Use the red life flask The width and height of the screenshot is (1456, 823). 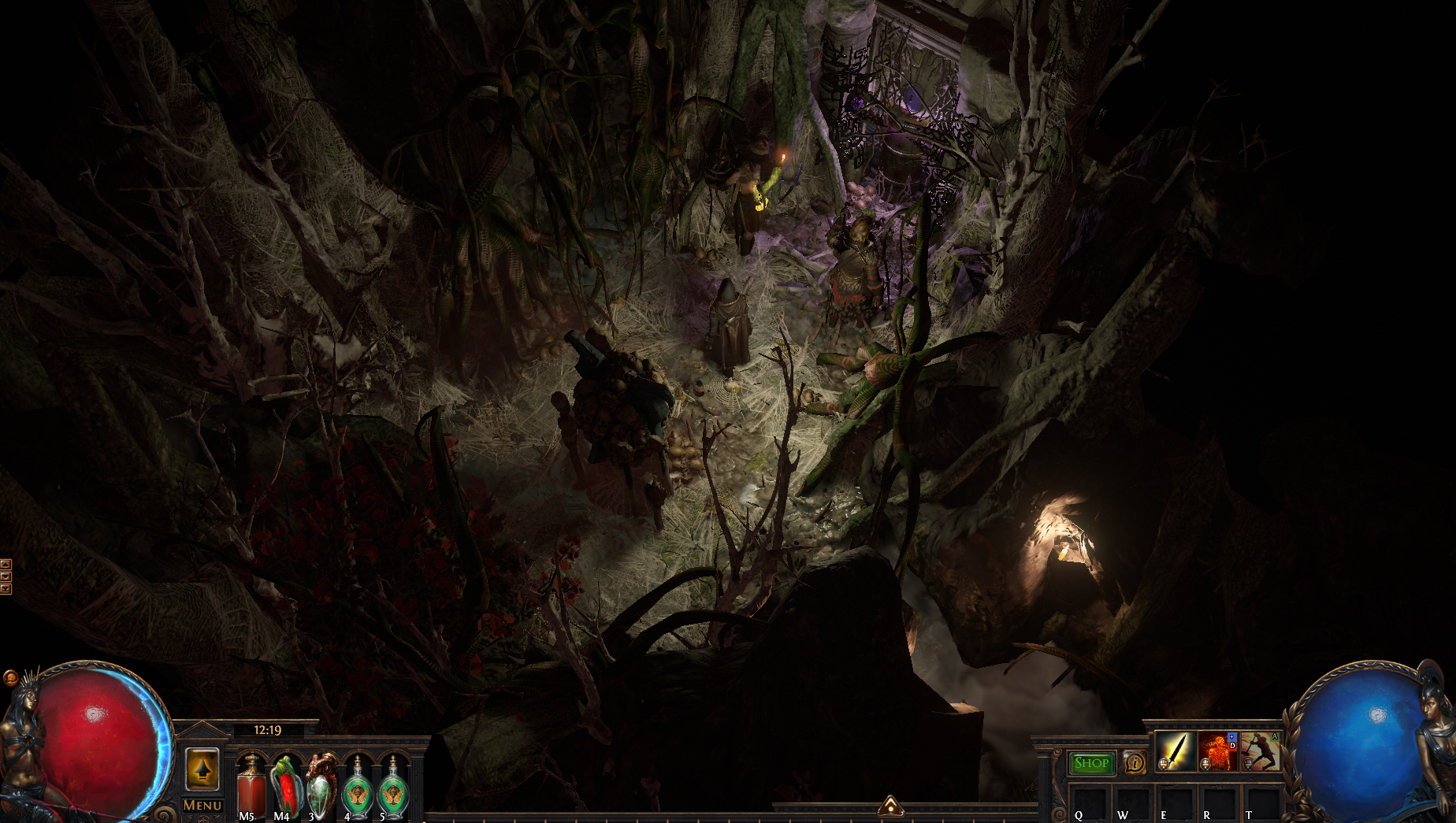pyautogui.click(x=251, y=784)
